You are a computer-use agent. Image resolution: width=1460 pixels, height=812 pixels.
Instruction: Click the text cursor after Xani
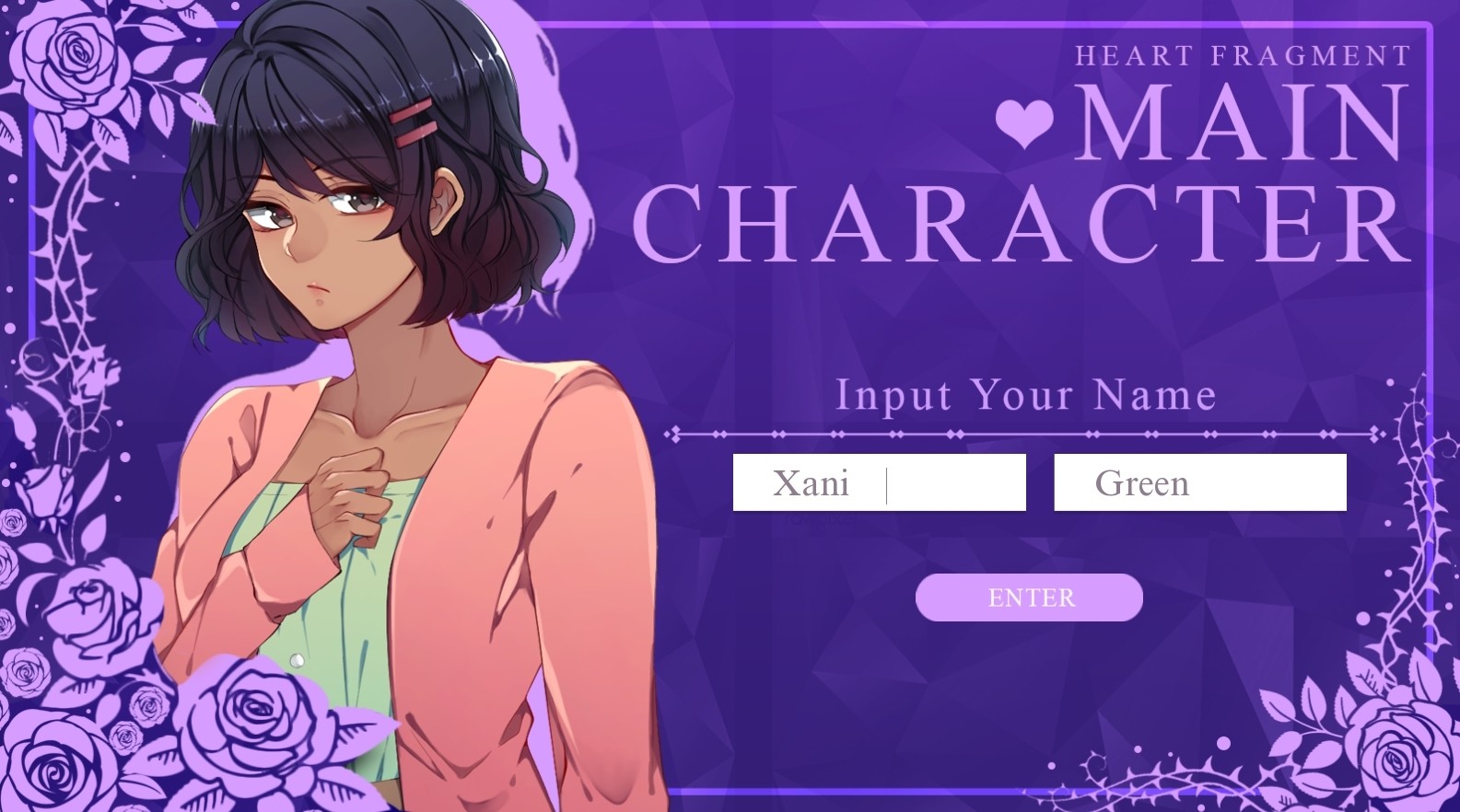pyautogui.click(x=886, y=481)
